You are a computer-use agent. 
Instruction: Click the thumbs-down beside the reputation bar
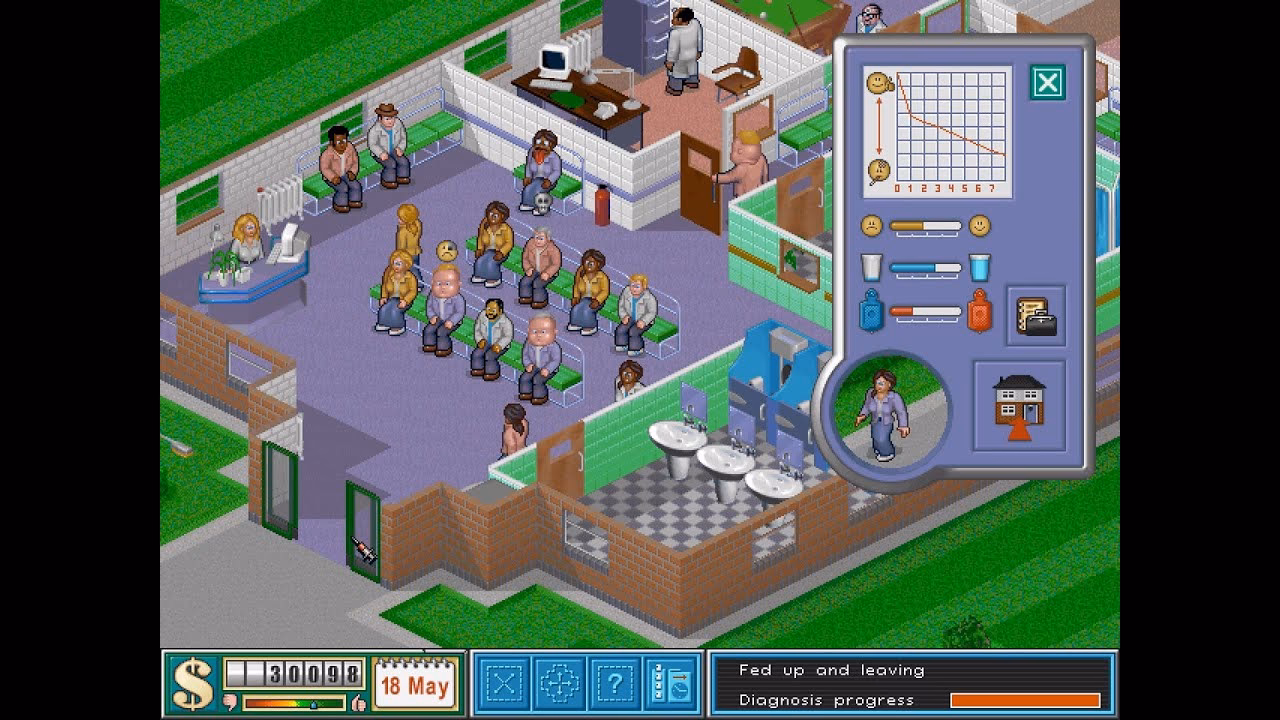[230, 701]
